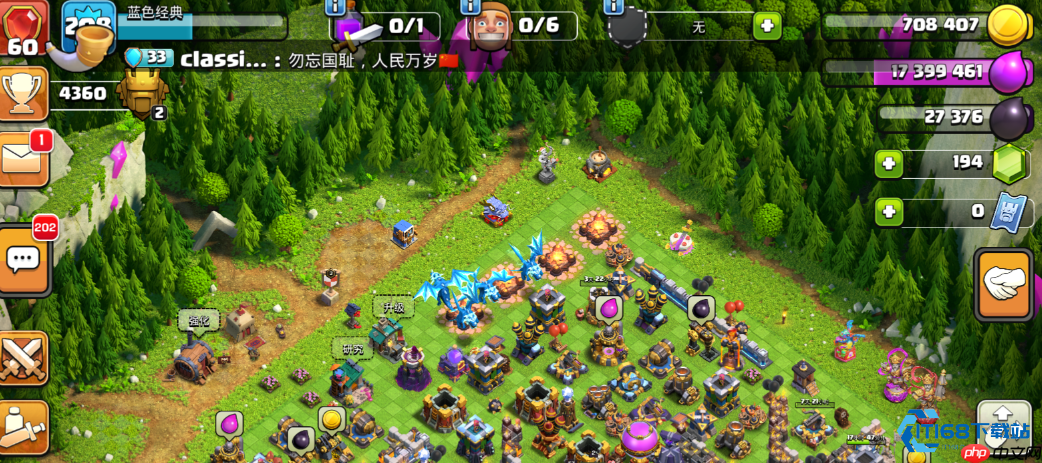
Task: Show army info above the sword icon
Action: (x=340, y=7)
